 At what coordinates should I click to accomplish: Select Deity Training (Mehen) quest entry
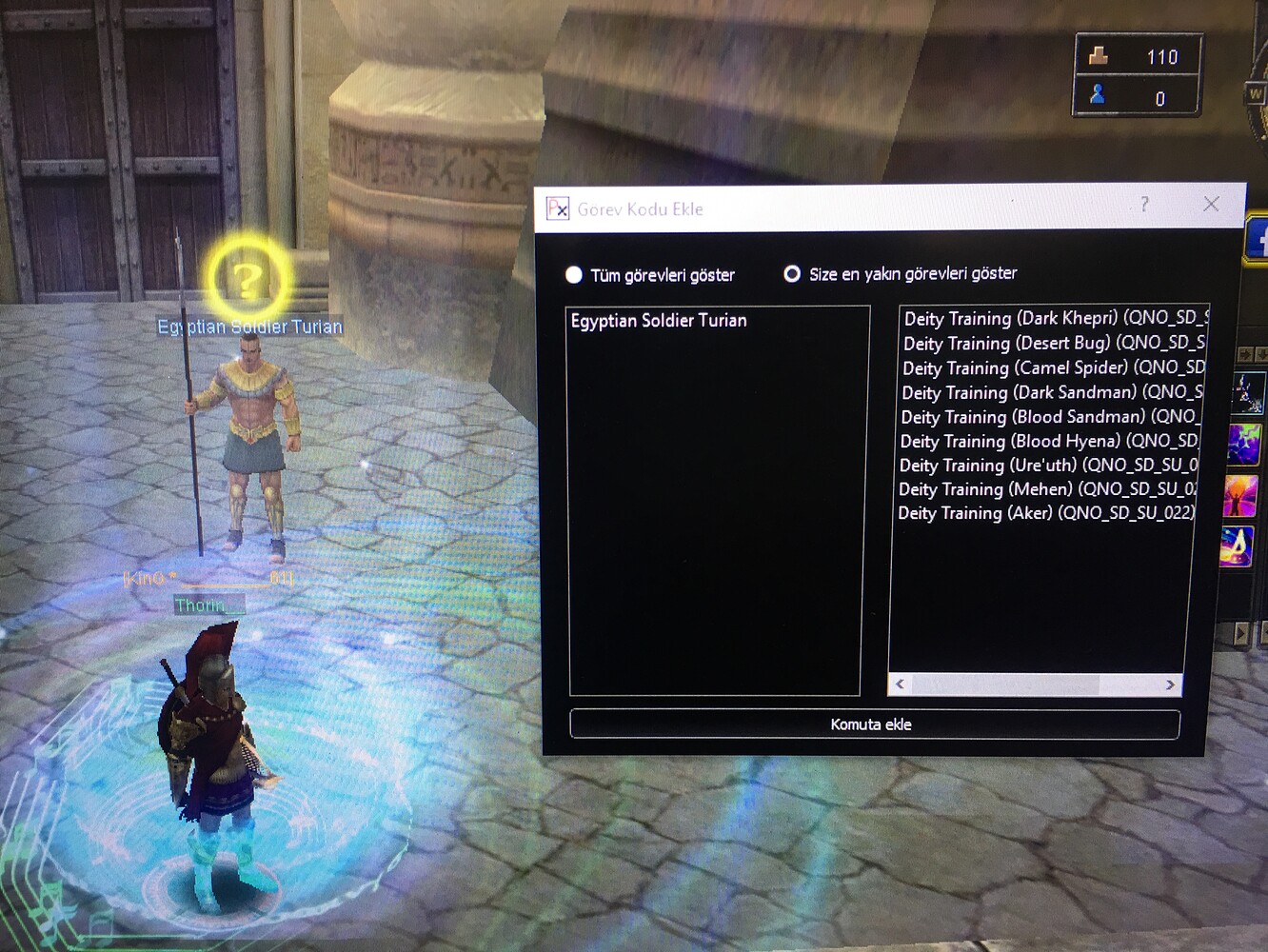coord(1044,489)
